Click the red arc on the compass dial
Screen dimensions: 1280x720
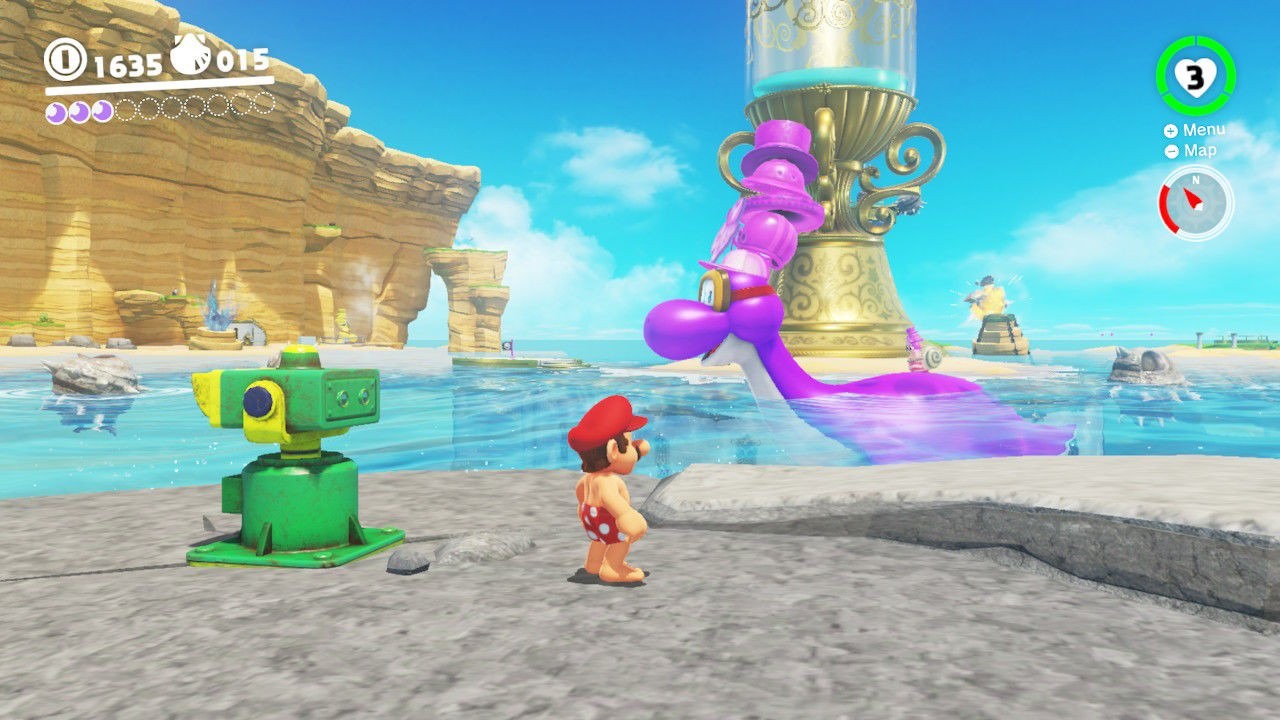click(x=1168, y=210)
